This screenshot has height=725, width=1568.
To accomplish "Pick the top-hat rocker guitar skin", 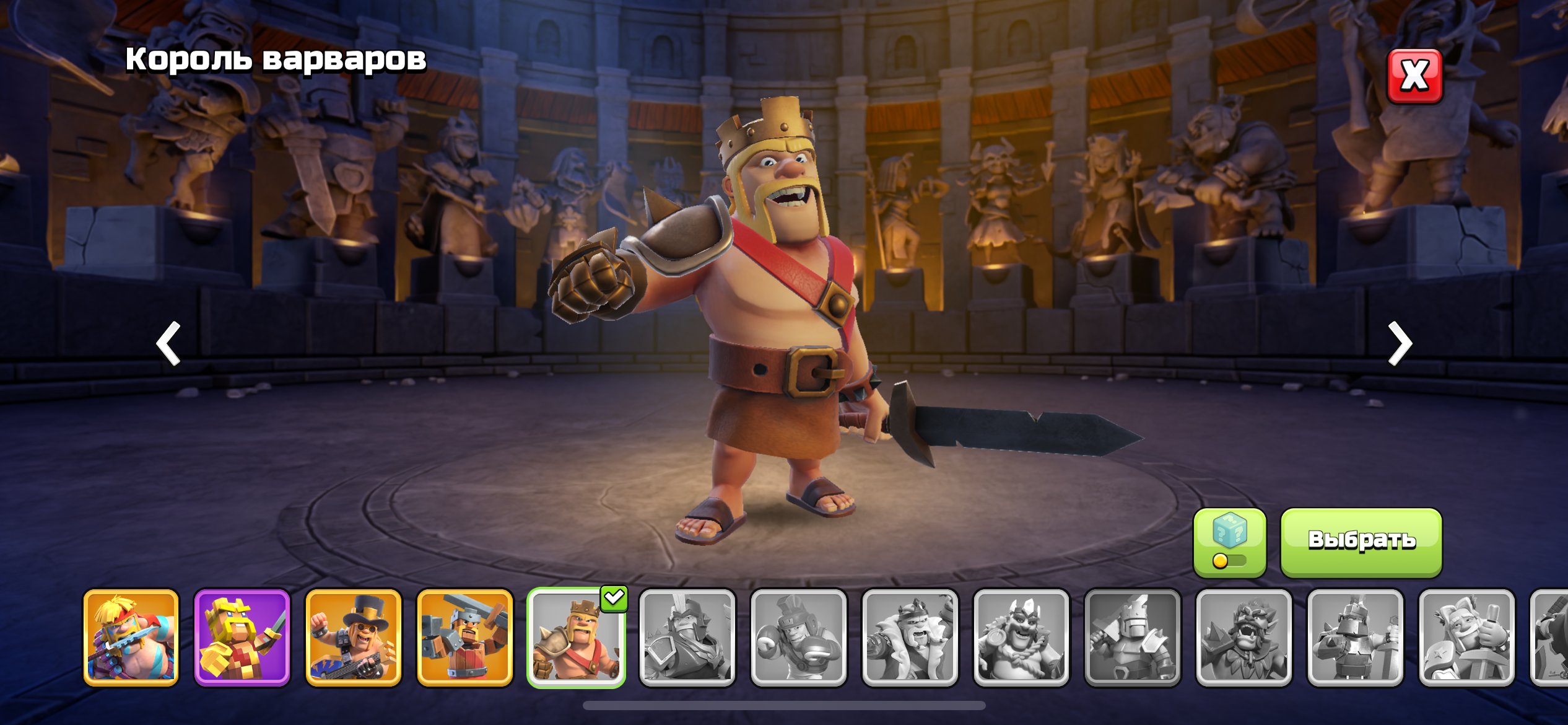I will [x=354, y=638].
